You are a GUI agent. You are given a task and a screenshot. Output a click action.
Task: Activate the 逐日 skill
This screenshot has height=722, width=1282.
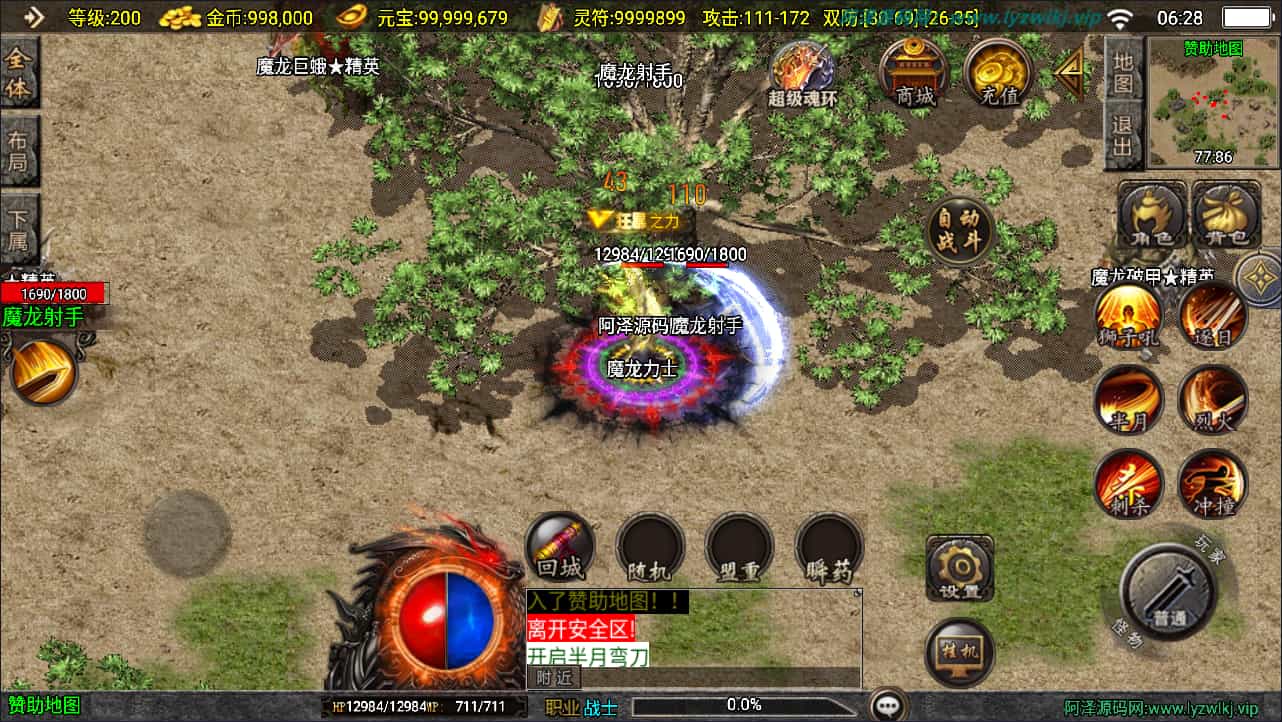(x=1213, y=316)
